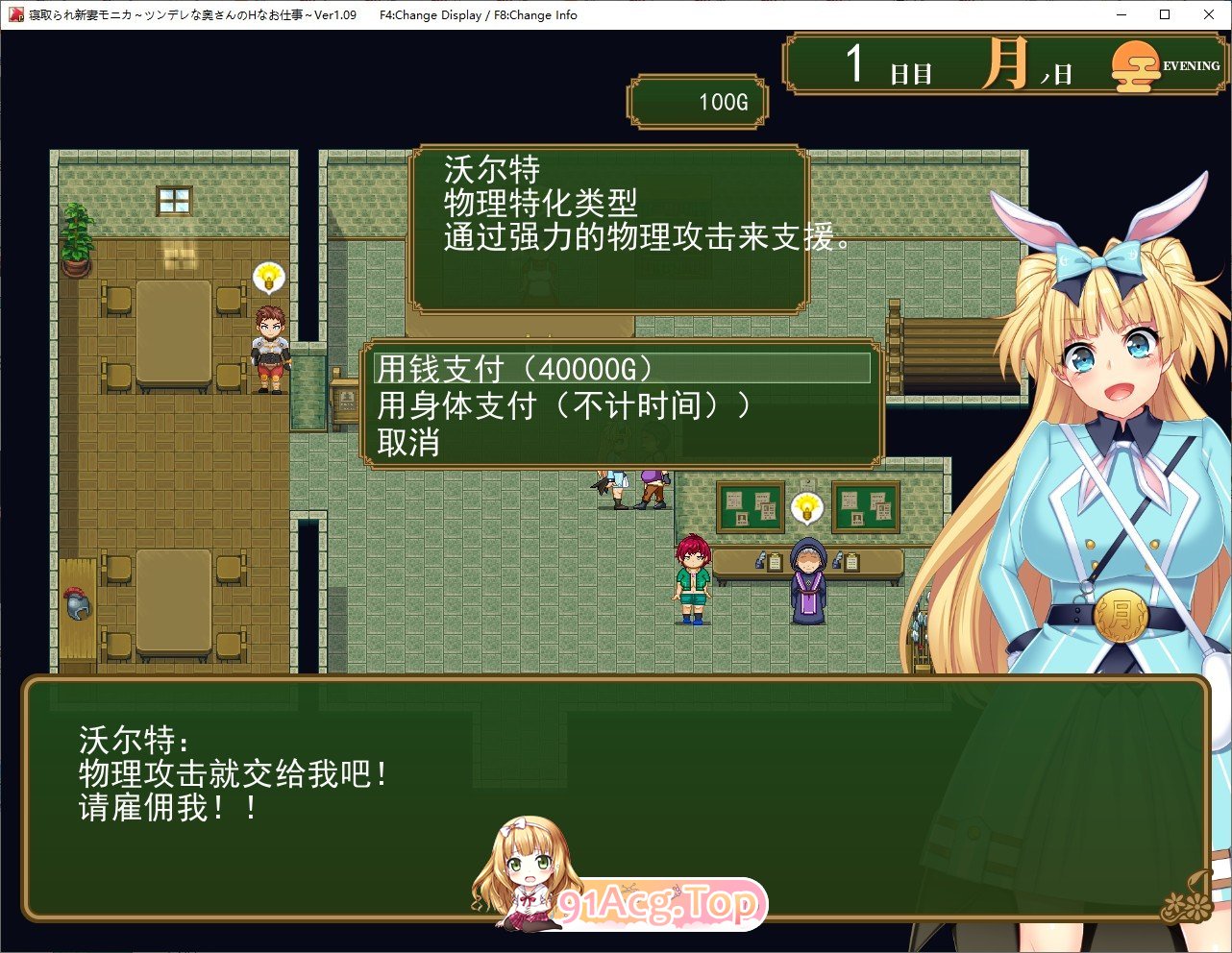The width and height of the screenshot is (1232, 953).
Task: Click the quill pen icon on the counter
Action: pyautogui.click(x=760, y=559)
